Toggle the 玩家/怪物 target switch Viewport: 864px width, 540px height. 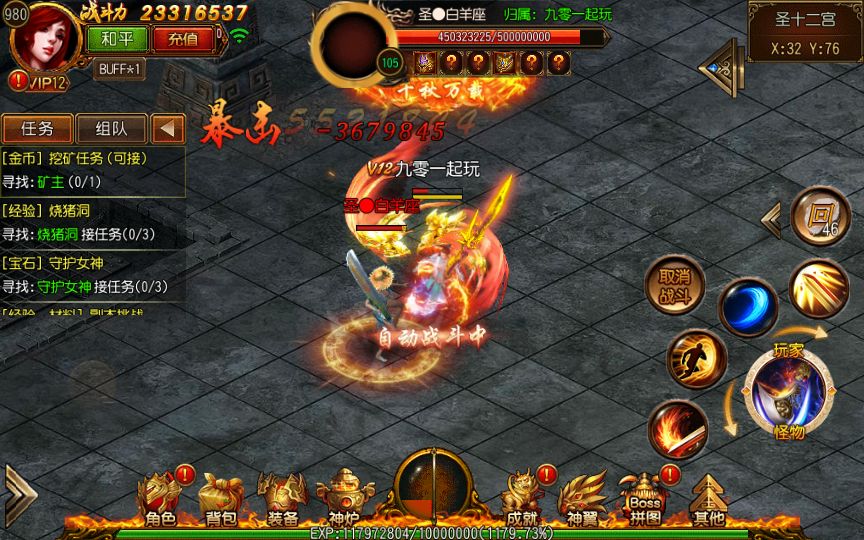(788, 390)
